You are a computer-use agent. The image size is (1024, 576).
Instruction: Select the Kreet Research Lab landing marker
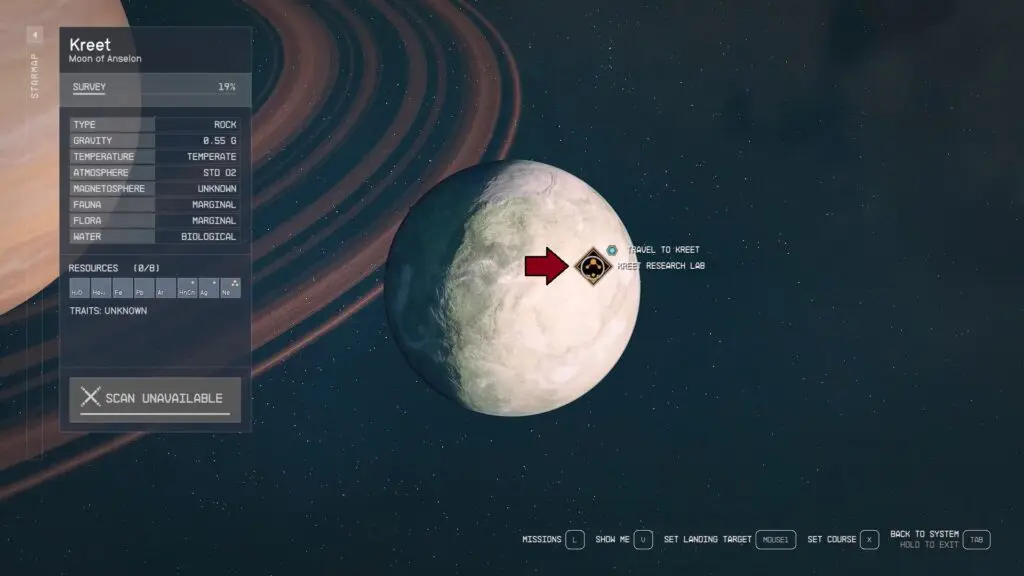(x=594, y=267)
